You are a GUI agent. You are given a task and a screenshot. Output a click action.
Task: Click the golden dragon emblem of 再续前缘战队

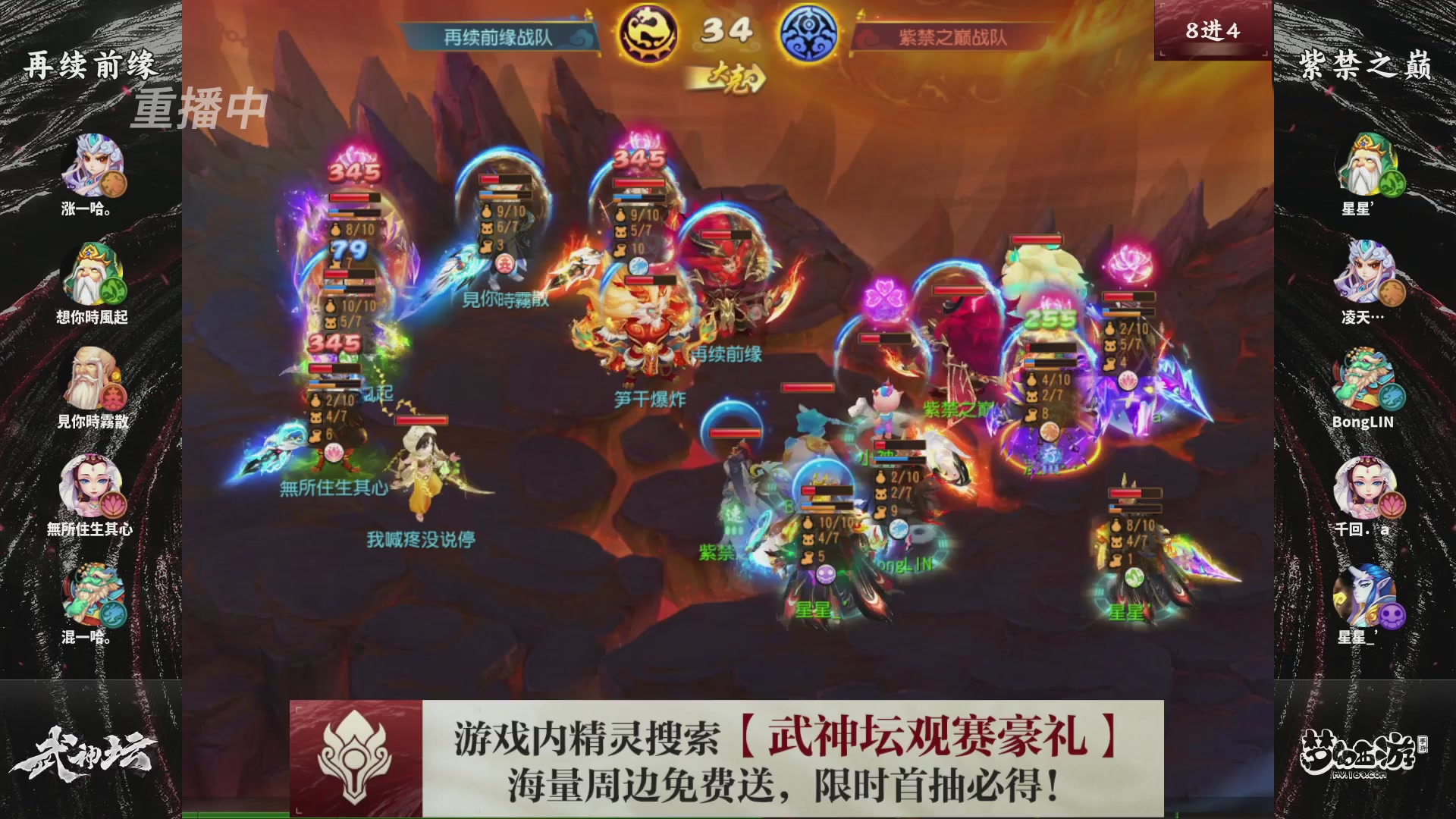click(648, 32)
